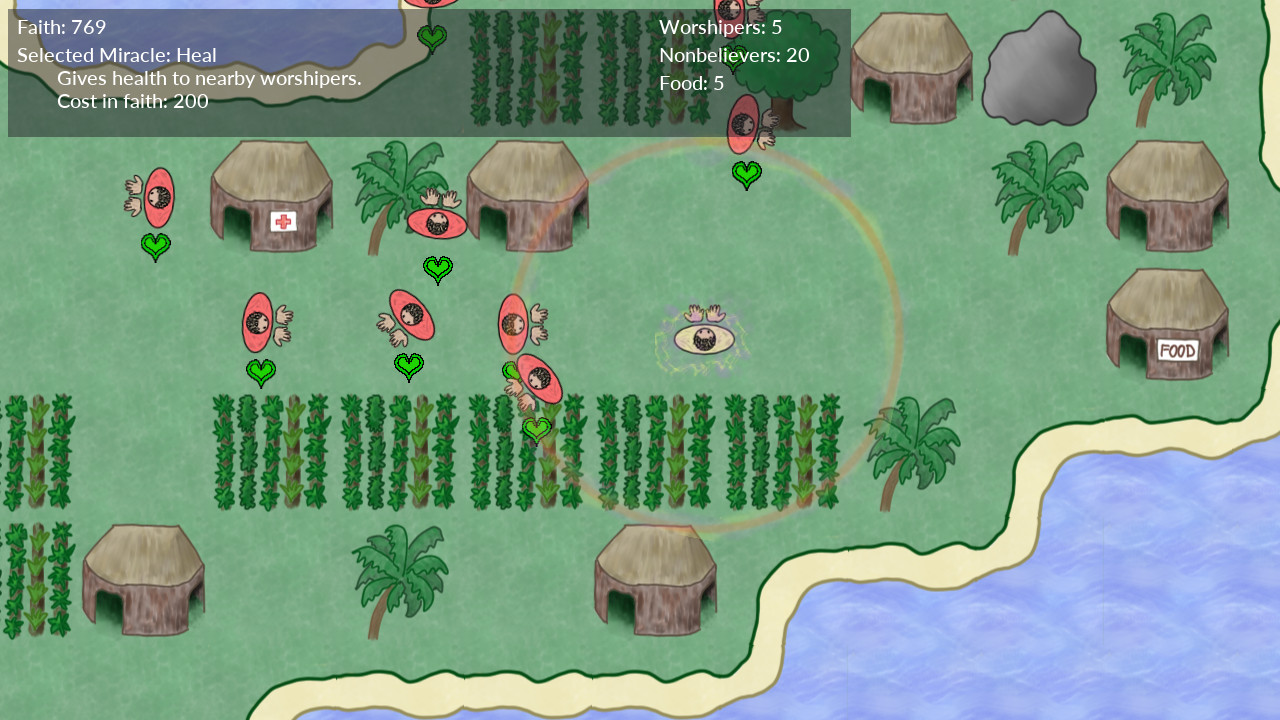Click the heart floating among the crop rows
This screenshot has height=720, width=1280.
point(536,428)
